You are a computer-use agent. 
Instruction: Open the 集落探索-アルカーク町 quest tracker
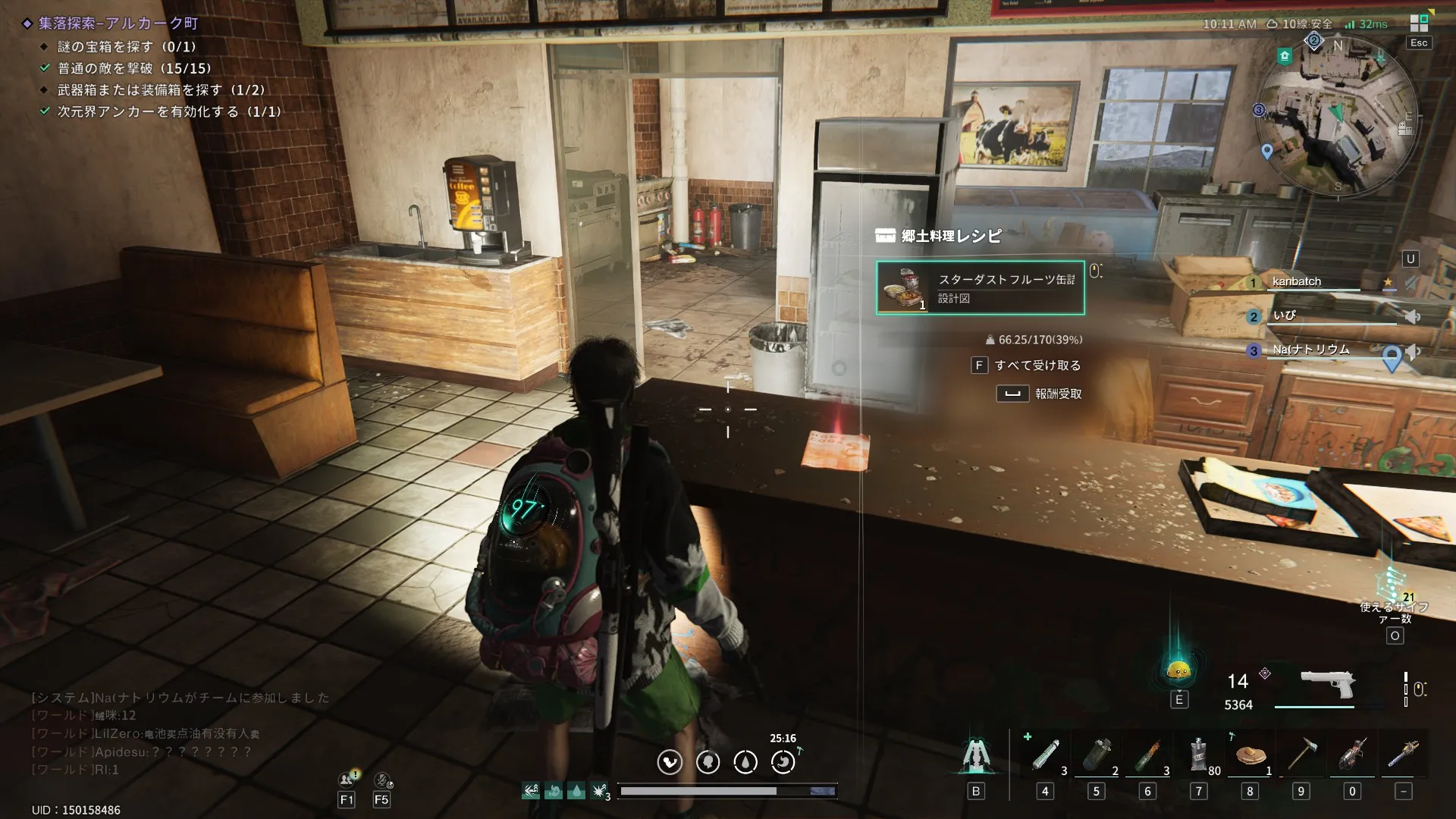point(118,24)
